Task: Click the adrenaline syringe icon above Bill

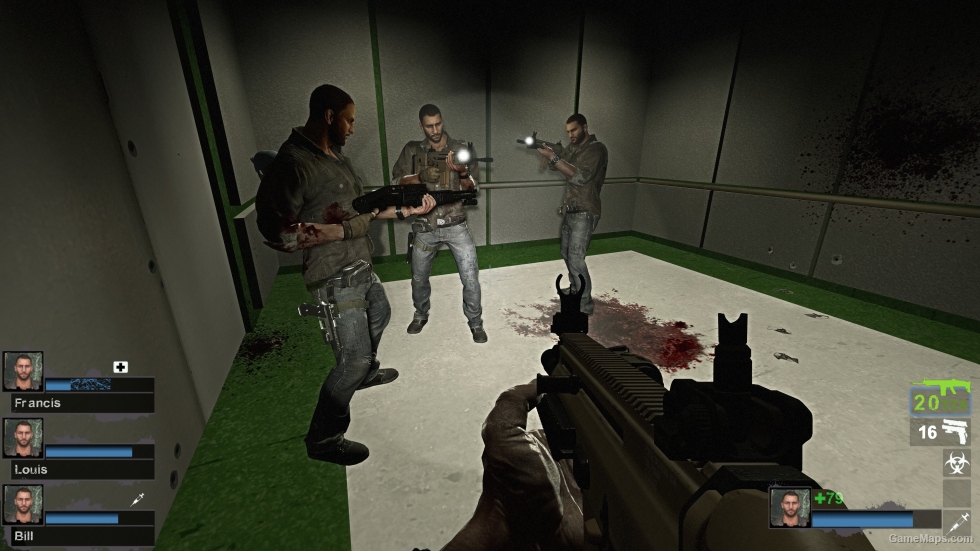Action: pos(137,499)
